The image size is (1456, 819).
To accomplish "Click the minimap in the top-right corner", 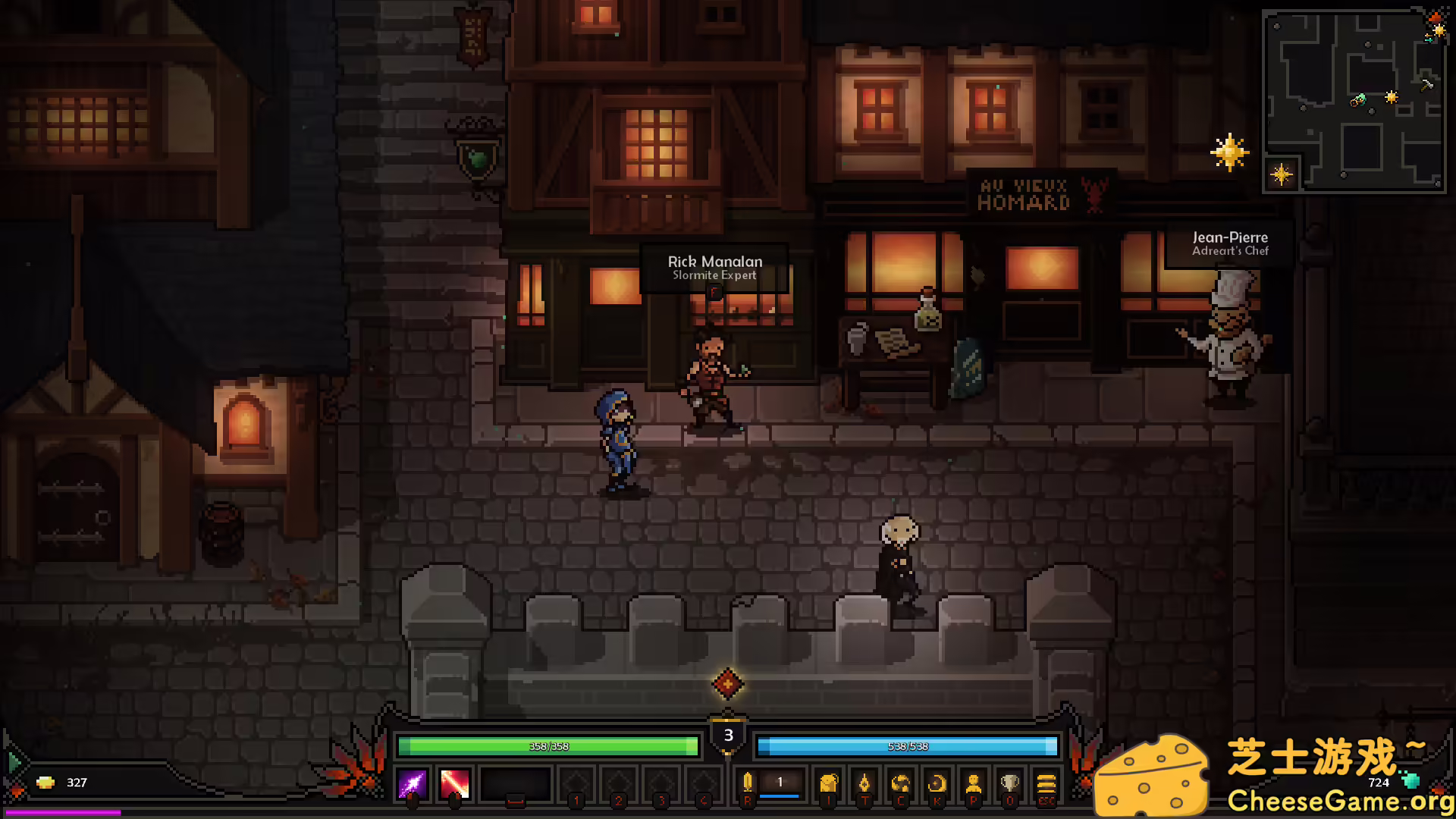I will [x=1355, y=99].
